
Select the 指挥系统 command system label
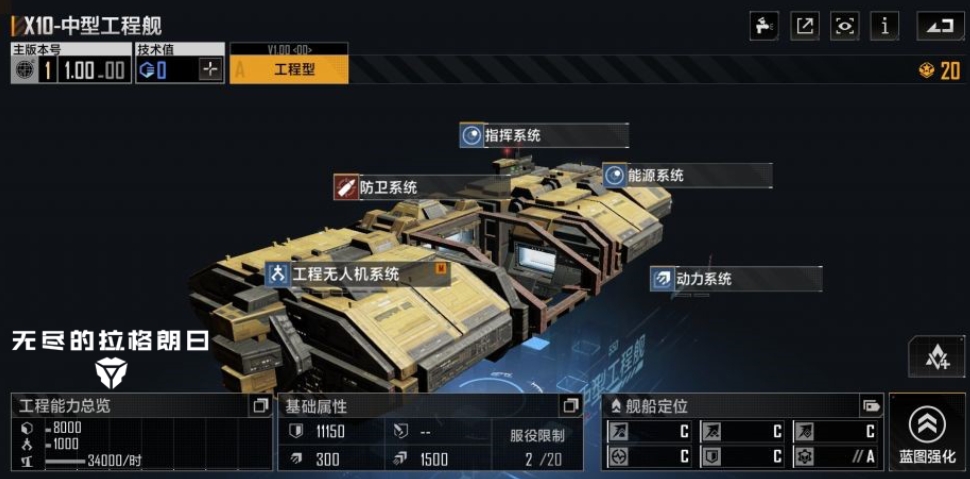[512, 136]
